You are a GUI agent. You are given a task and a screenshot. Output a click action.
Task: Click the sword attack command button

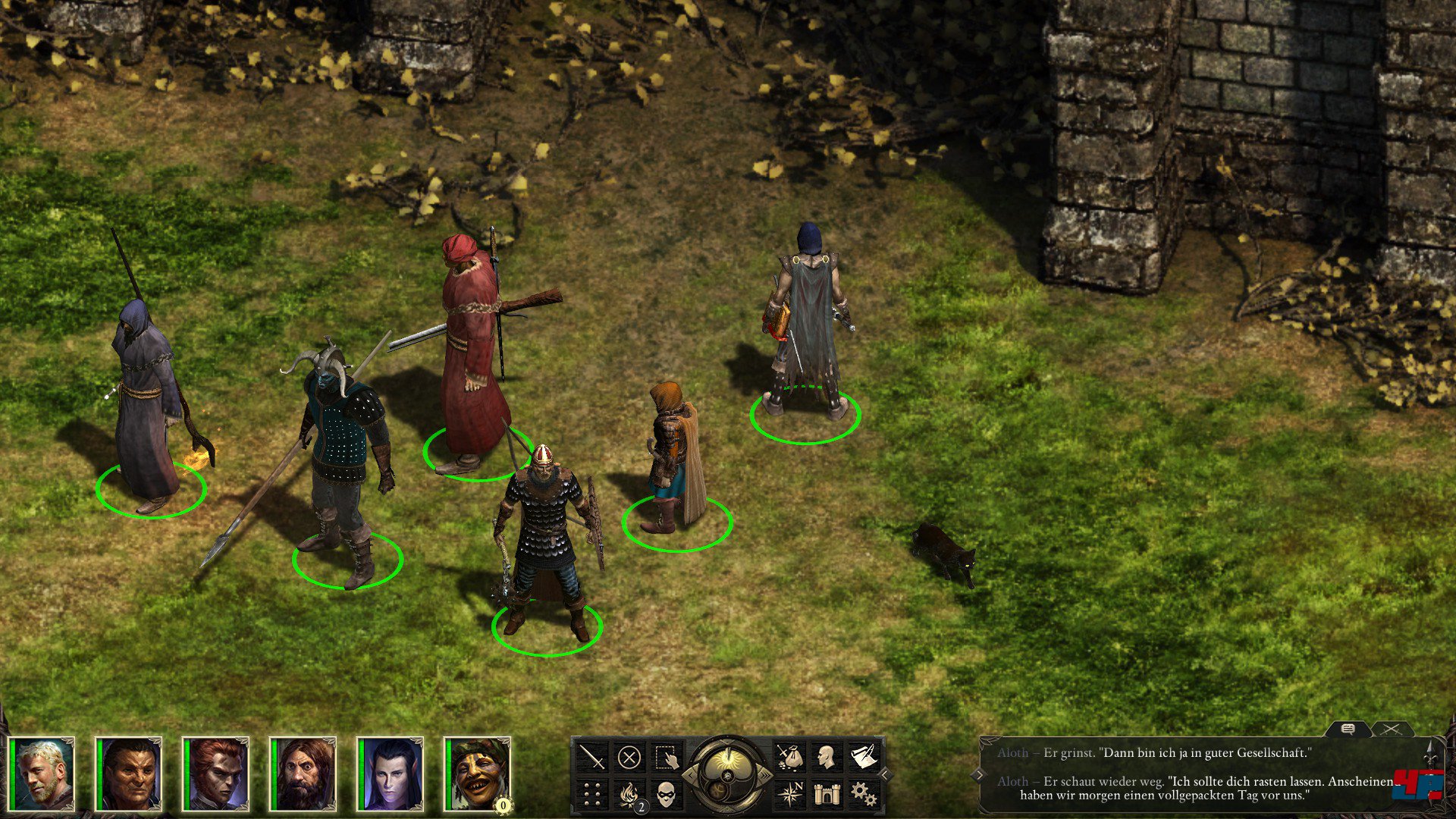click(x=592, y=757)
